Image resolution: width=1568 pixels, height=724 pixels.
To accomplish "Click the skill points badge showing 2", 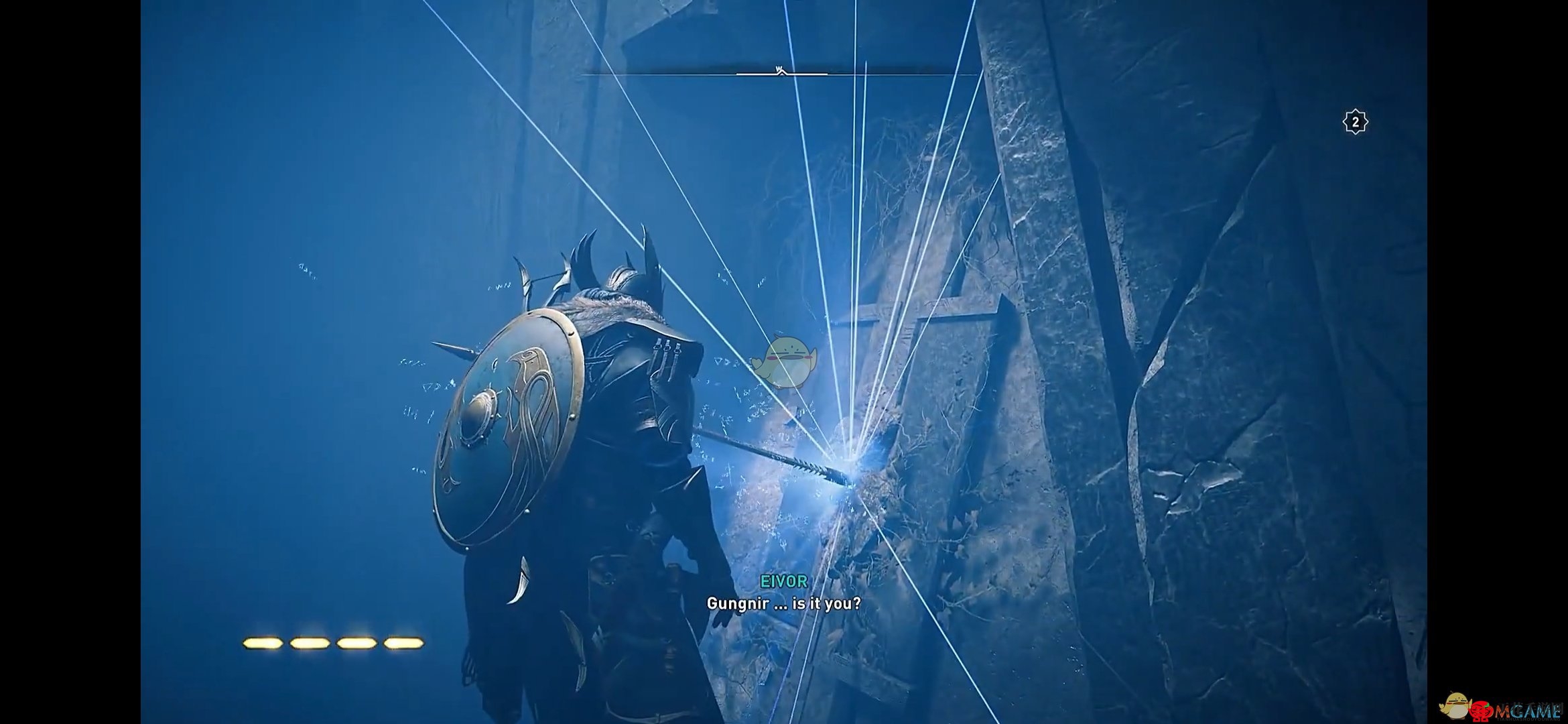I will pos(1355,122).
